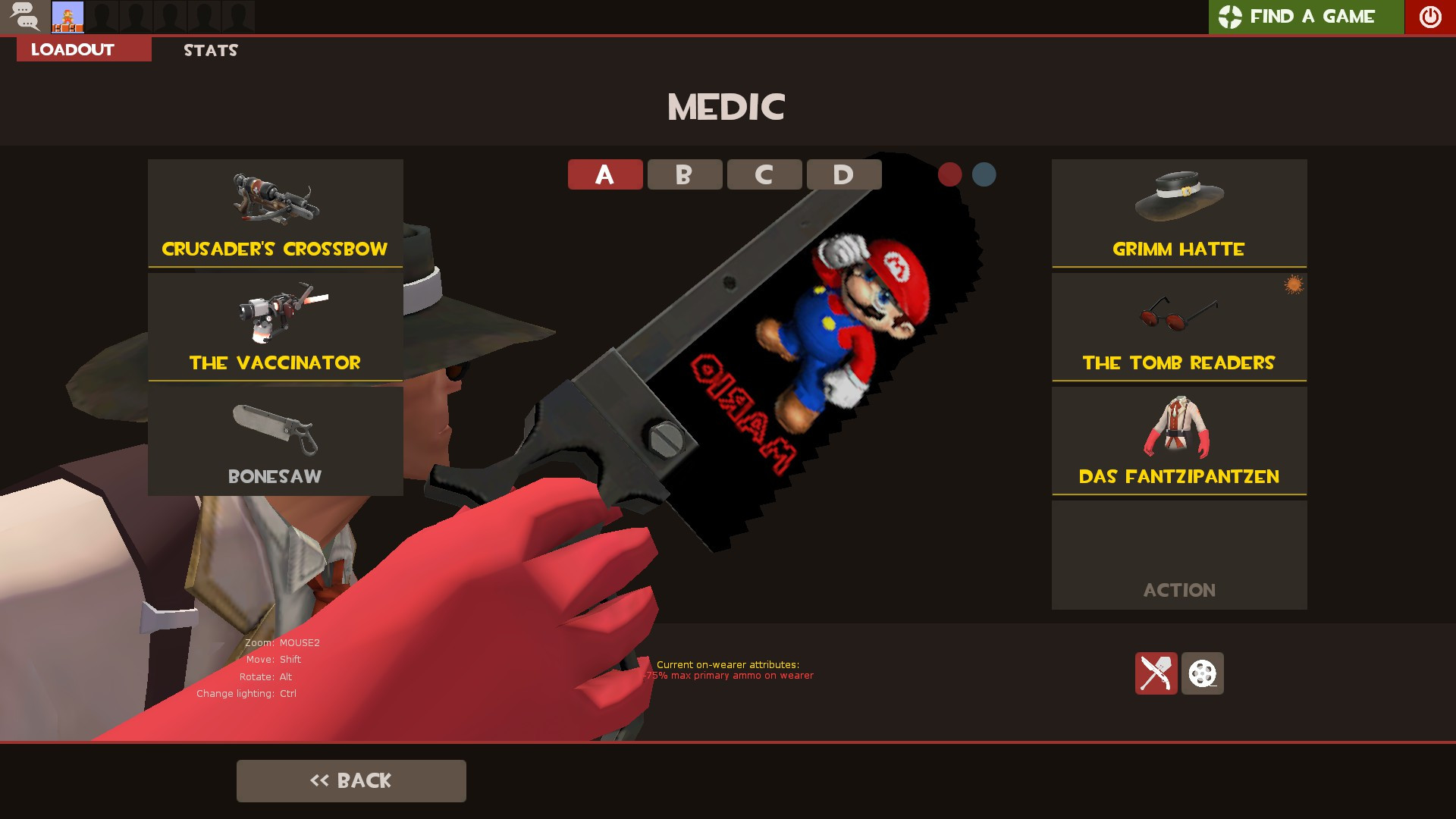This screenshot has height=819, width=1456.
Task: Select the RED team color circle
Action: [x=949, y=174]
